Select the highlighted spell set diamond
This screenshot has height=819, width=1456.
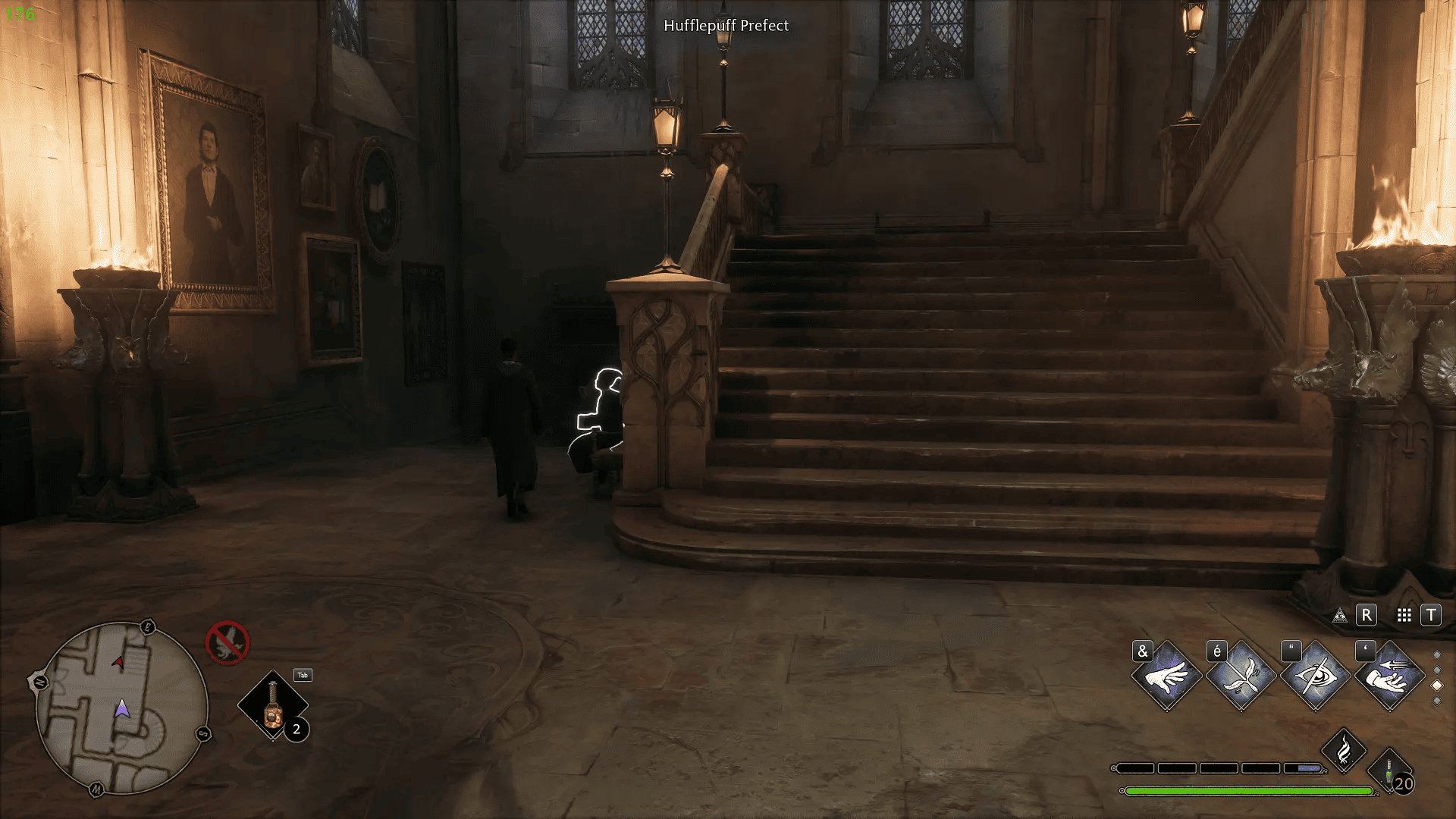click(1436, 687)
